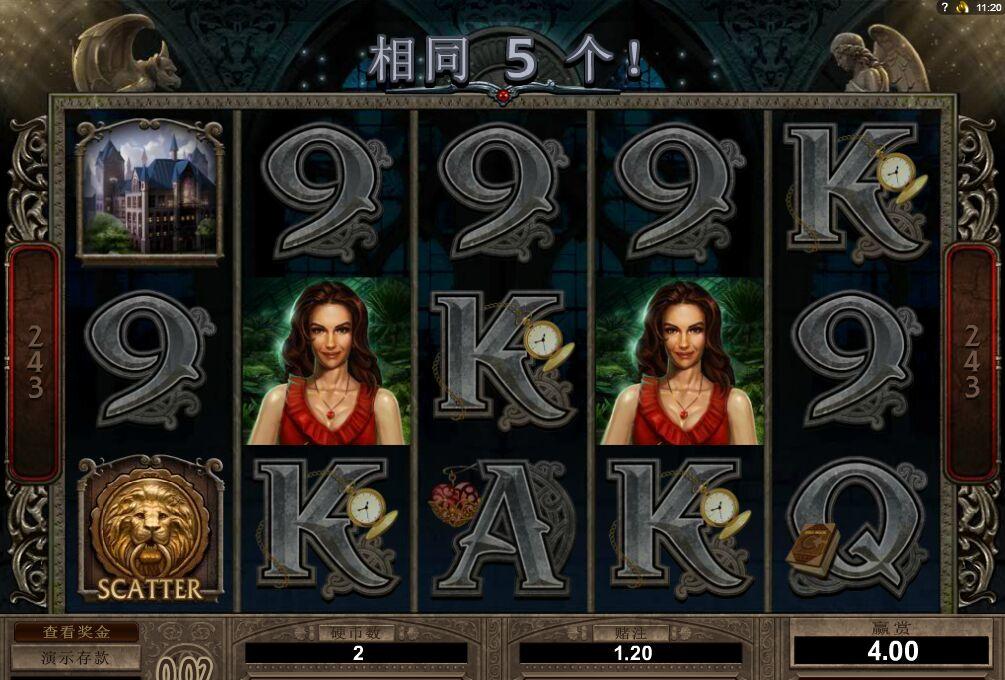This screenshot has width=1005, height=680.
Task: Select the 硬币数 coin count field
Action: pos(357,653)
